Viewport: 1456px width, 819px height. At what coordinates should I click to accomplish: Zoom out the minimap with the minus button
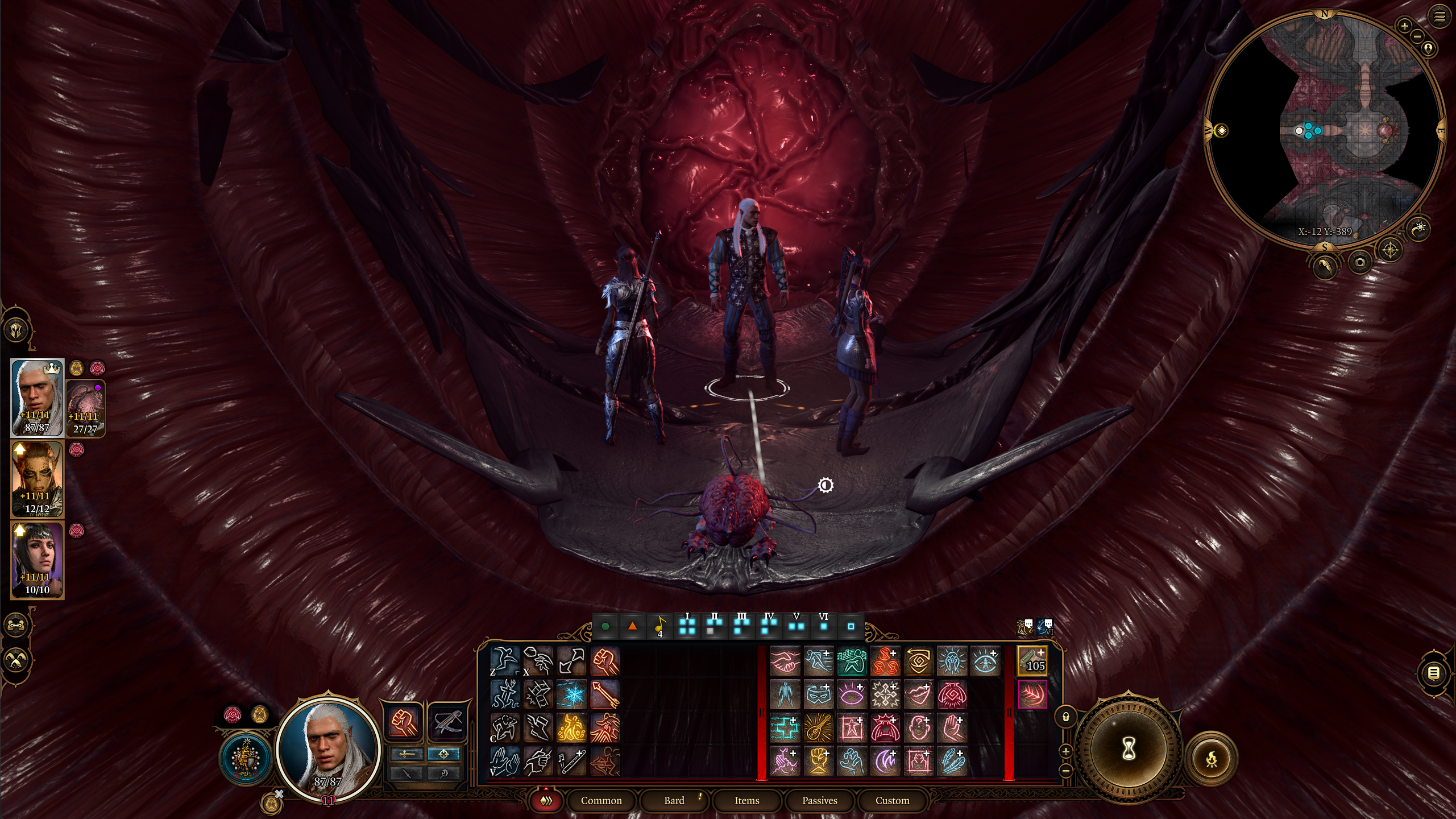(1417, 36)
